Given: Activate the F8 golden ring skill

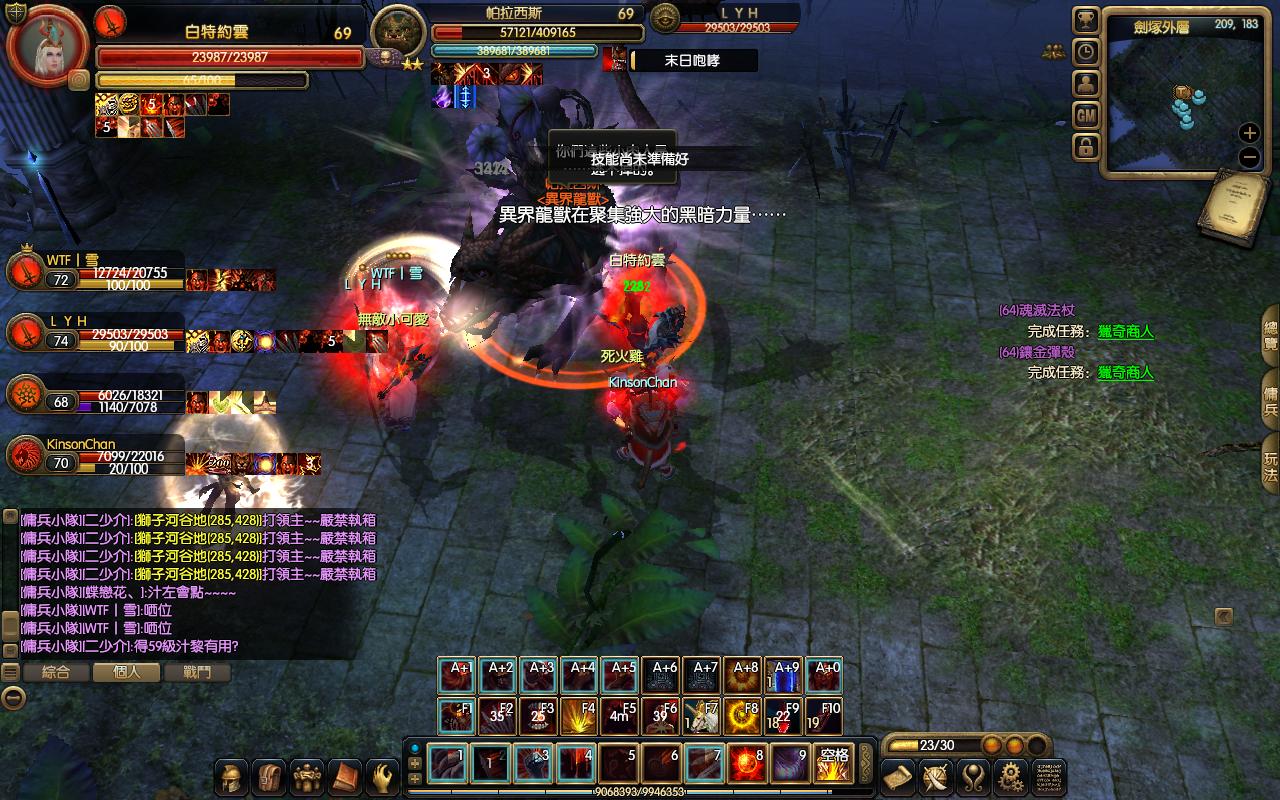Looking at the screenshot, I should coord(746,717).
